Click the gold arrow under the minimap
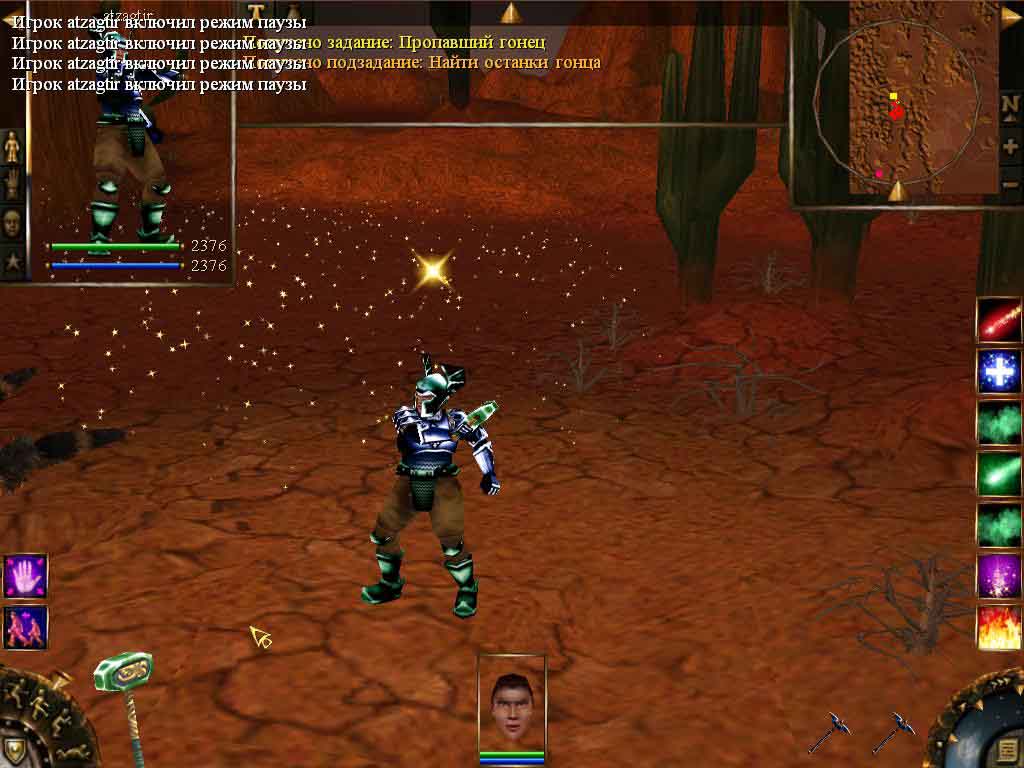This screenshot has width=1024, height=768. (x=896, y=191)
